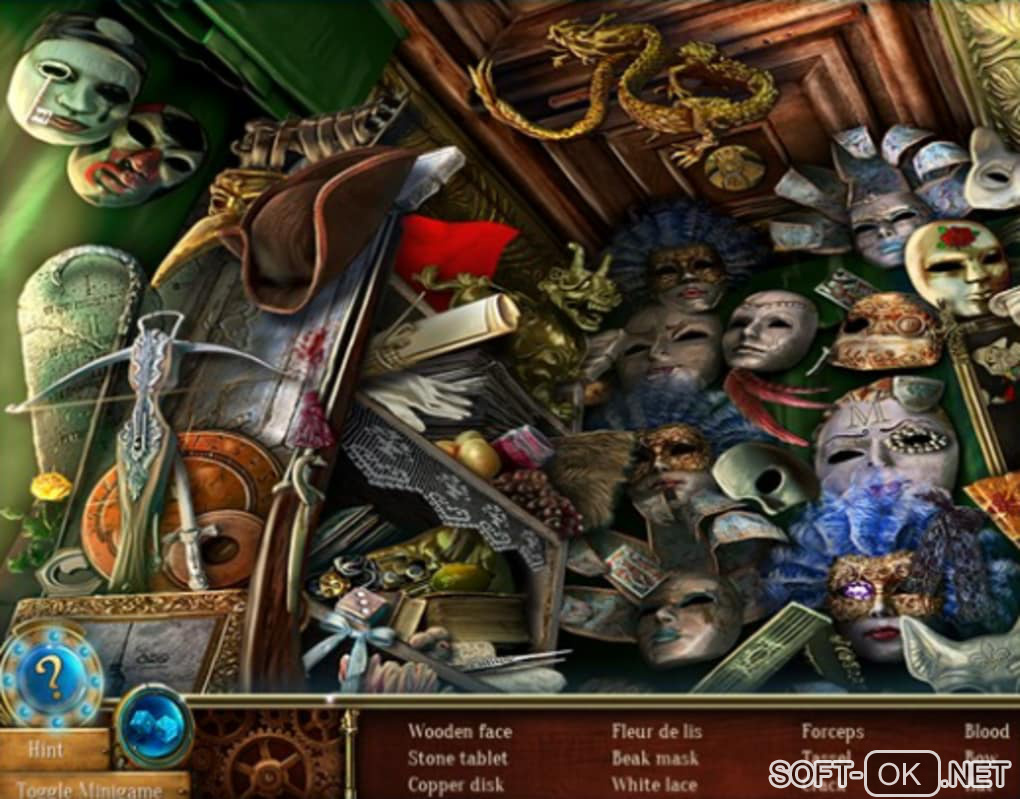Click the Hint button
1020x799 pixels.
pos(50,748)
